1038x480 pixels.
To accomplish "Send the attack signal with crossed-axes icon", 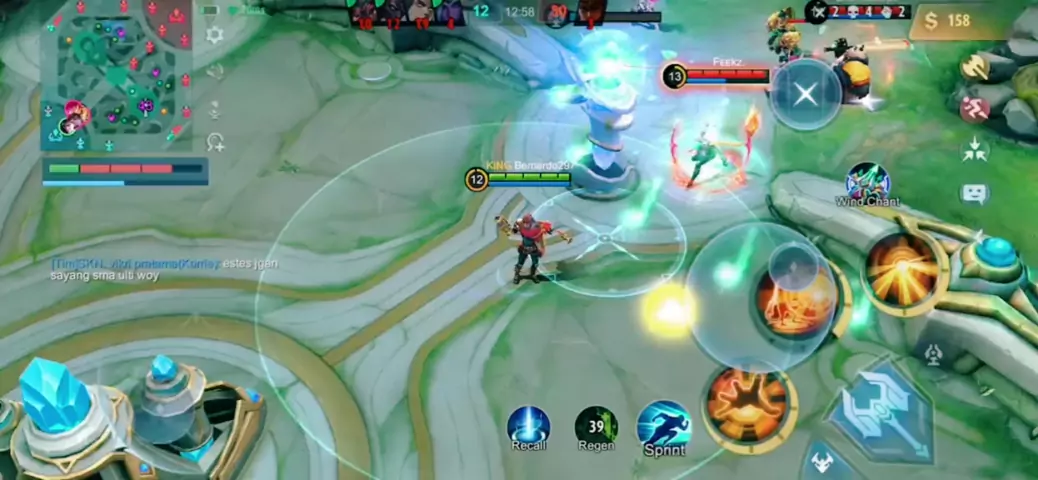I will pos(974,66).
